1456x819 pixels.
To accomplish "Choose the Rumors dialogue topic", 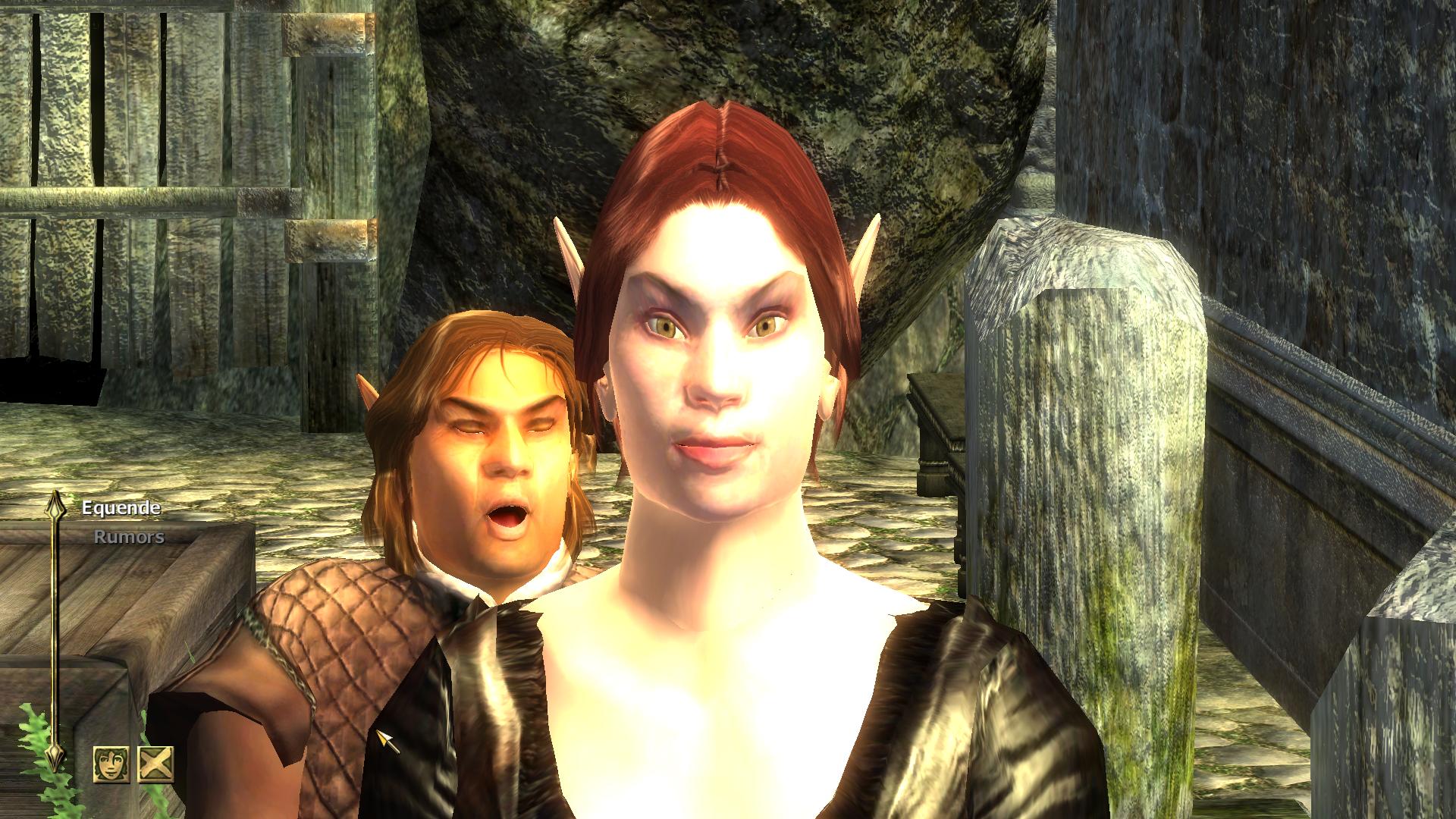I will [129, 537].
